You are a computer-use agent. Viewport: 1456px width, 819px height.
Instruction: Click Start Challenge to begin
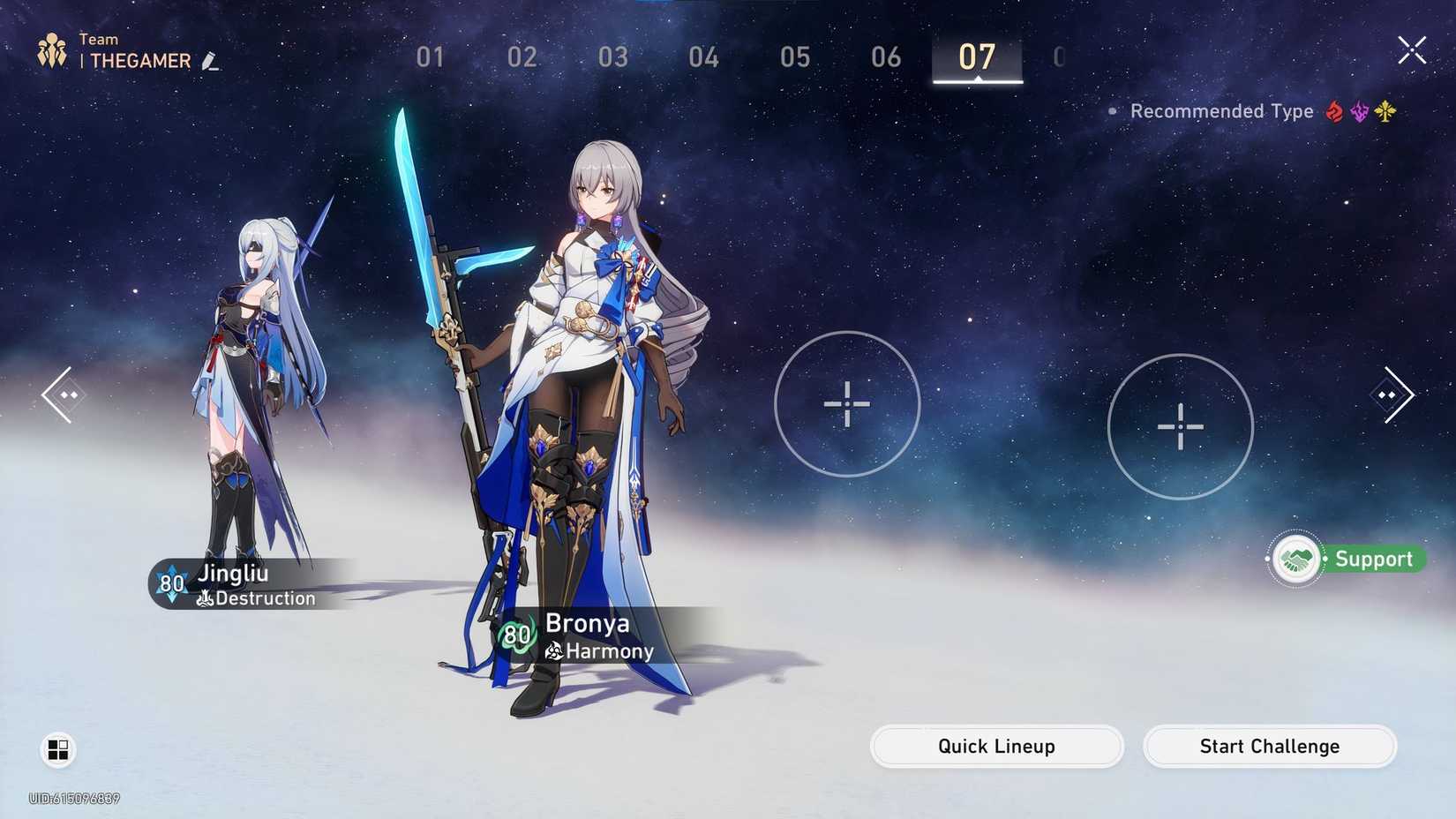tap(1269, 746)
